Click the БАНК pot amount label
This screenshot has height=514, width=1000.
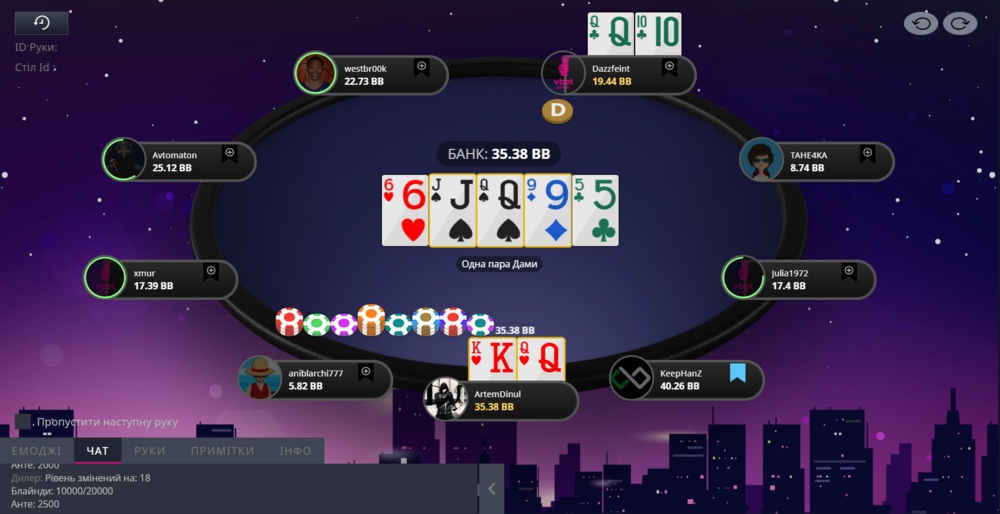(499, 155)
